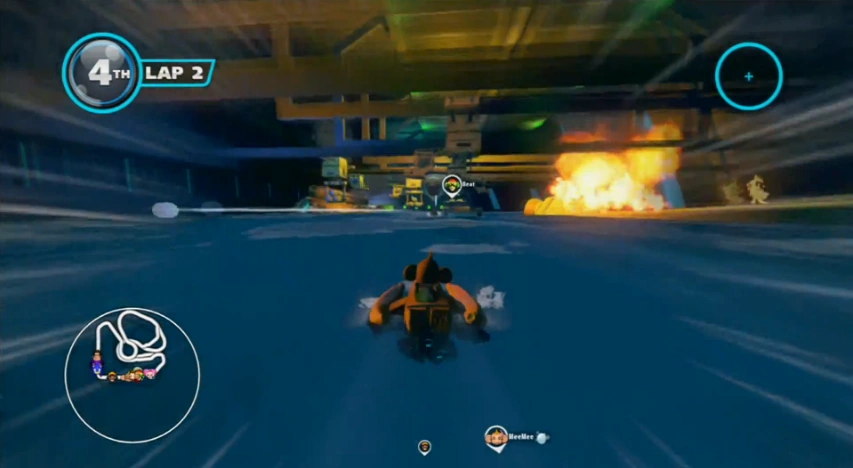Click the circular track minimap

click(132, 375)
